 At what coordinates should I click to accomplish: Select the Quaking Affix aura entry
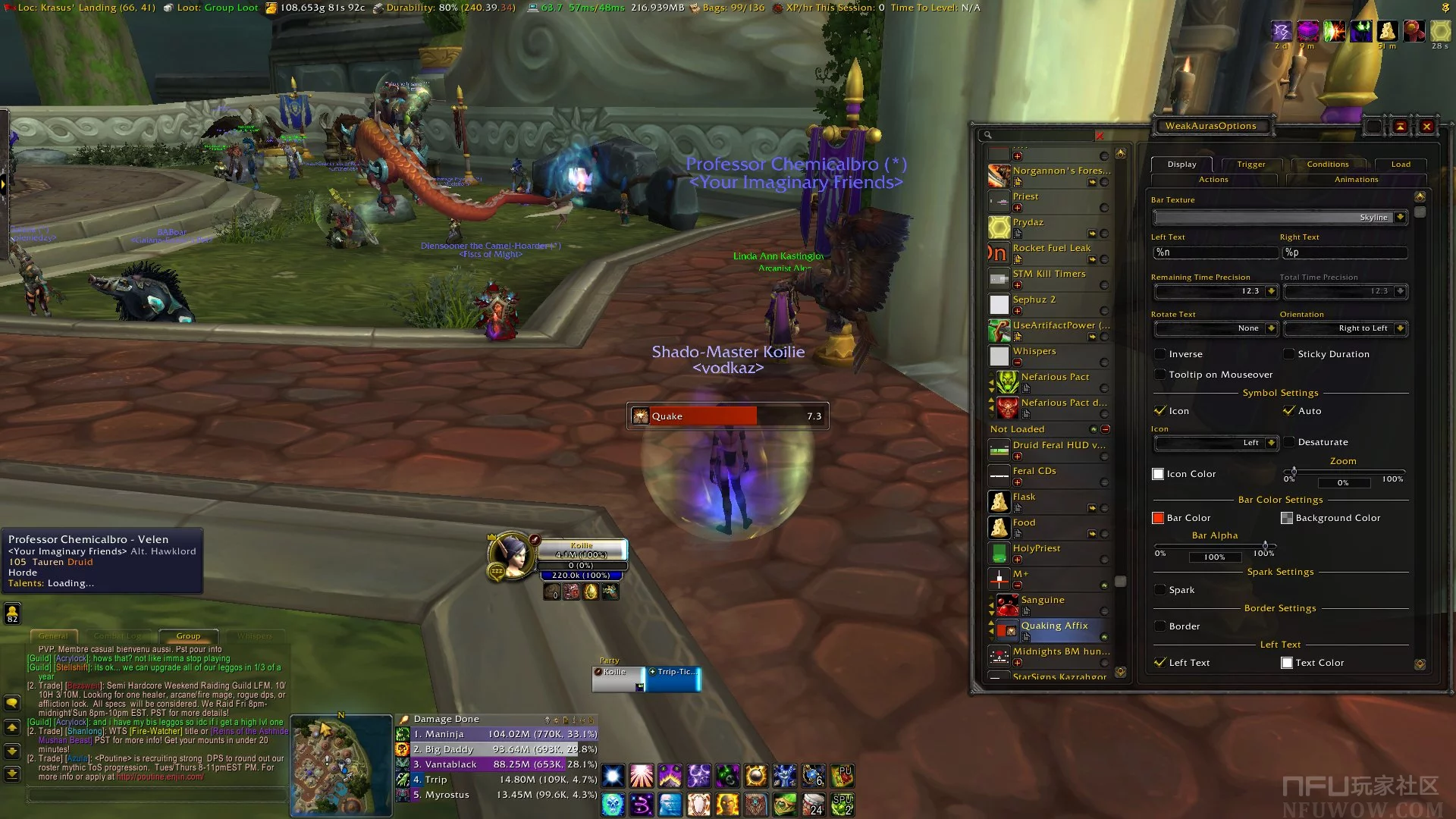pyautogui.click(x=1054, y=626)
